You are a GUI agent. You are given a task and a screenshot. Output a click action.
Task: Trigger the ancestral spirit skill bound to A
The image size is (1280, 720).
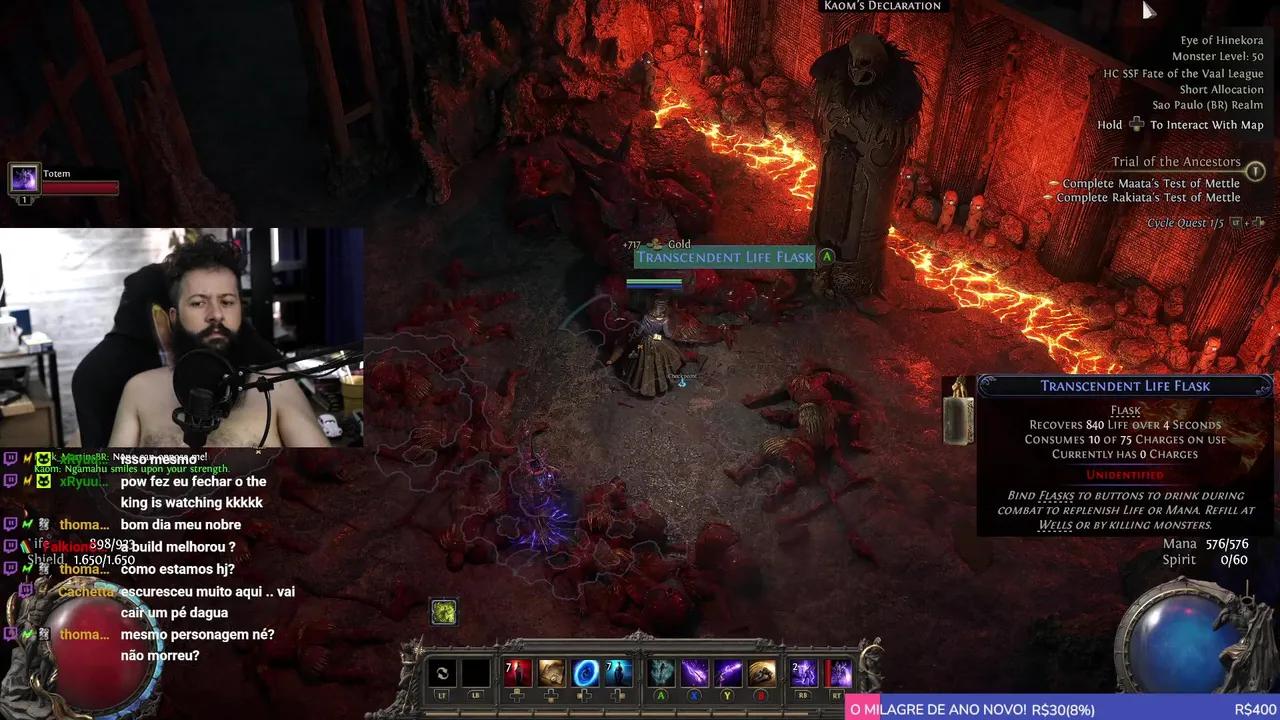(x=661, y=671)
